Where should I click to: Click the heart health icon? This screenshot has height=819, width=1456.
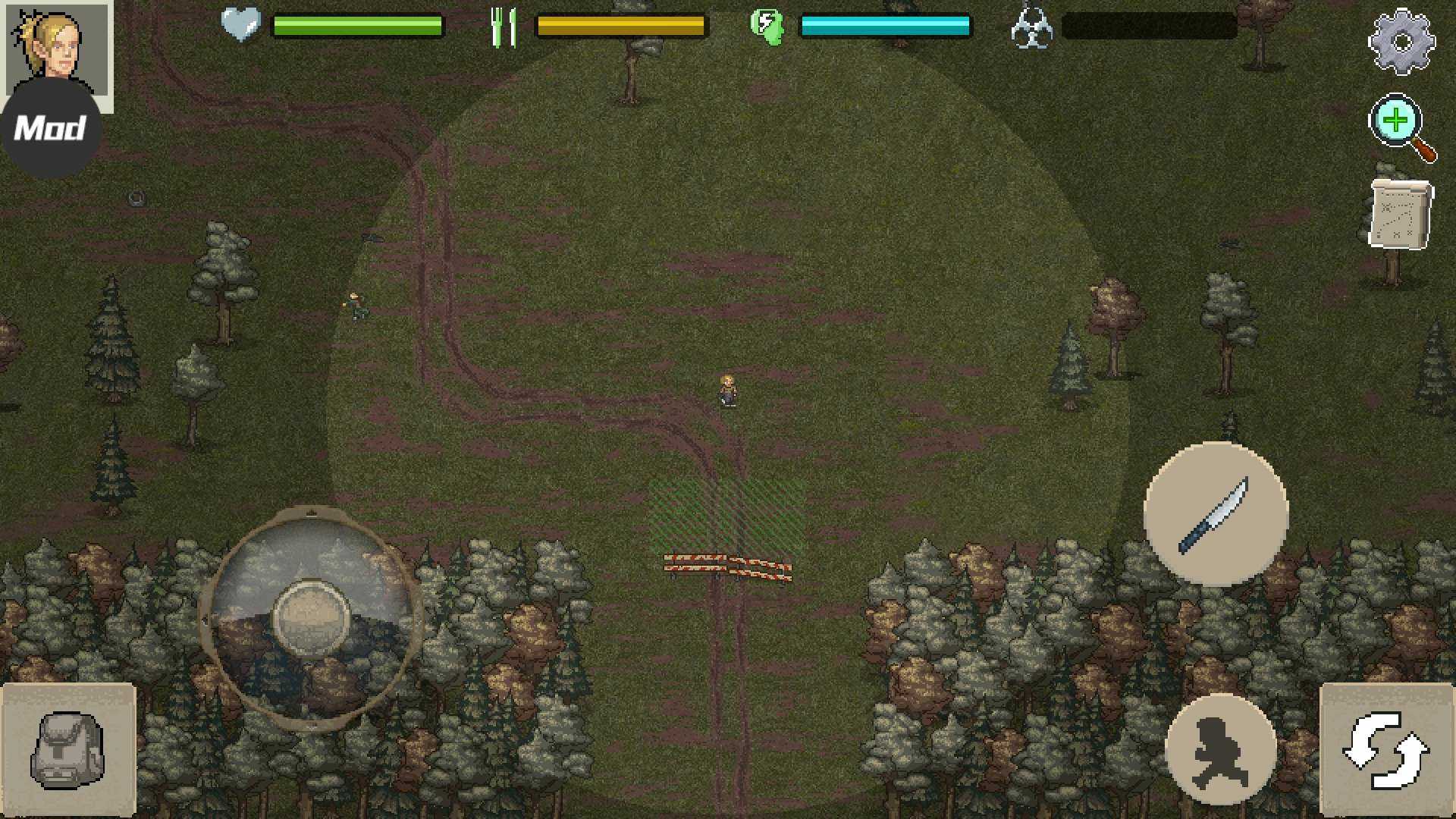(240, 25)
